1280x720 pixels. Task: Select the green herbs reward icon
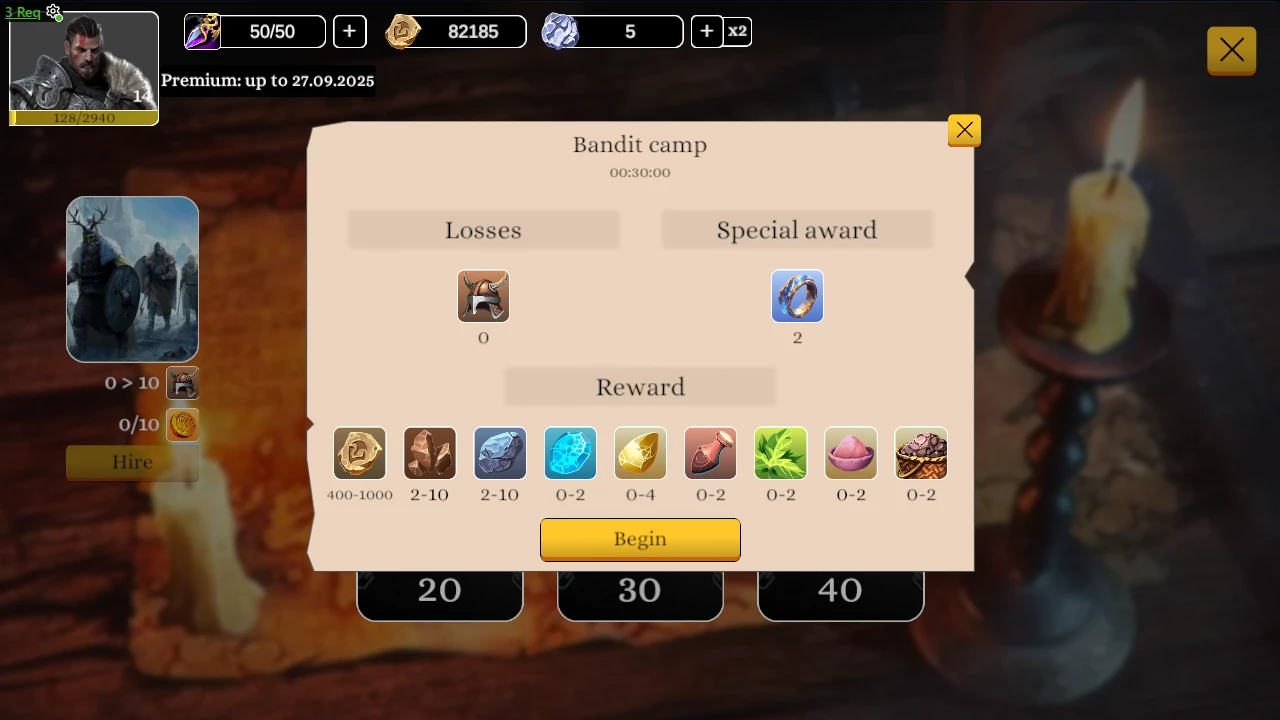780,453
